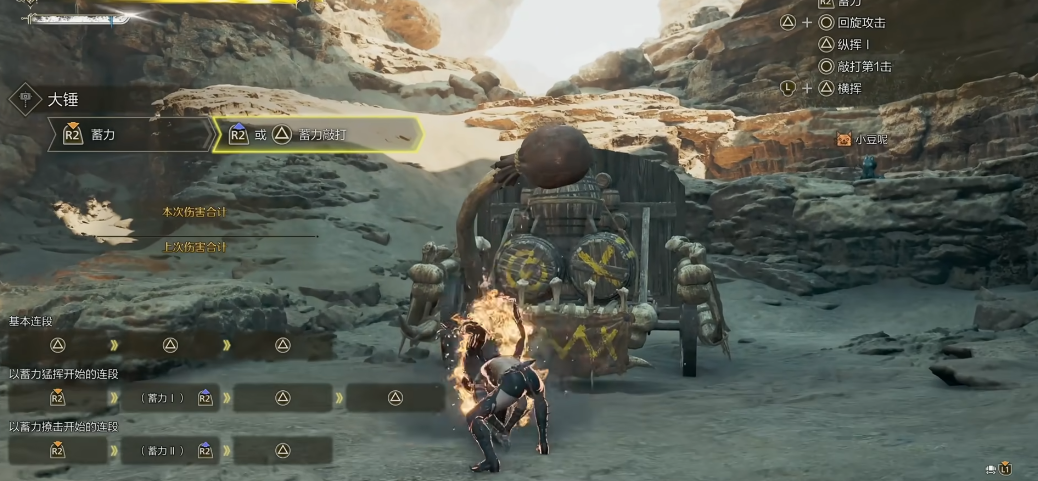
Task: Choose the 基本连段 combo section
Action: pyautogui.click(x=32, y=321)
